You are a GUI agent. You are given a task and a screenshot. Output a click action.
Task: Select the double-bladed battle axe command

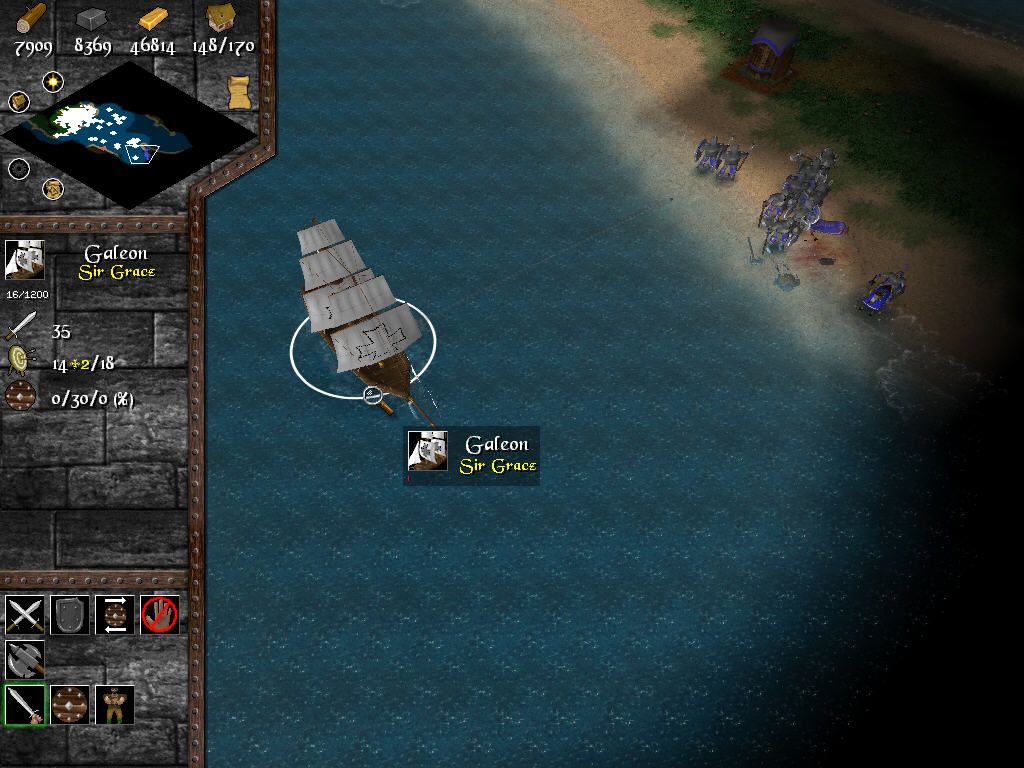[24, 659]
